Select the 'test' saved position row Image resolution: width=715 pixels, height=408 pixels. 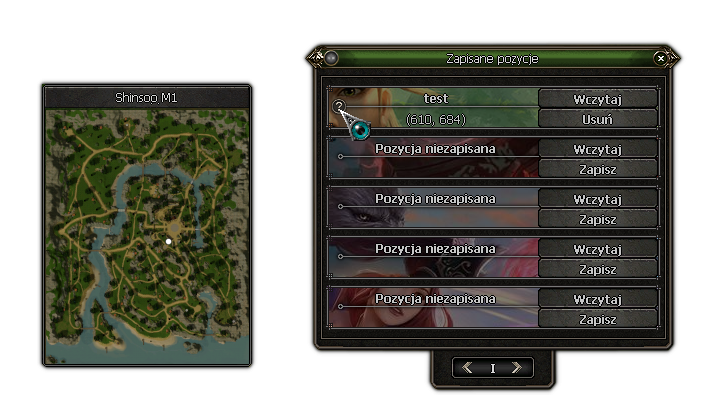pyautogui.click(x=435, y=108)
